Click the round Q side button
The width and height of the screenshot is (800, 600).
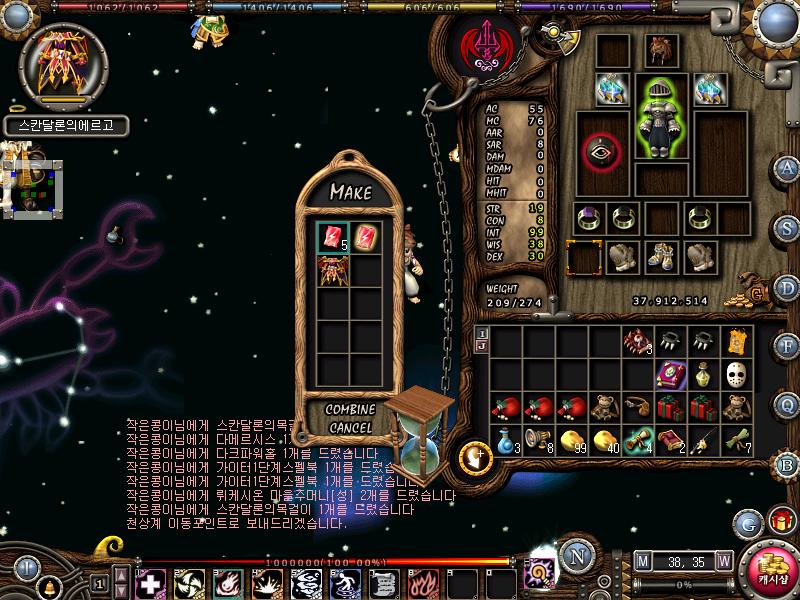tap(787, 404)
